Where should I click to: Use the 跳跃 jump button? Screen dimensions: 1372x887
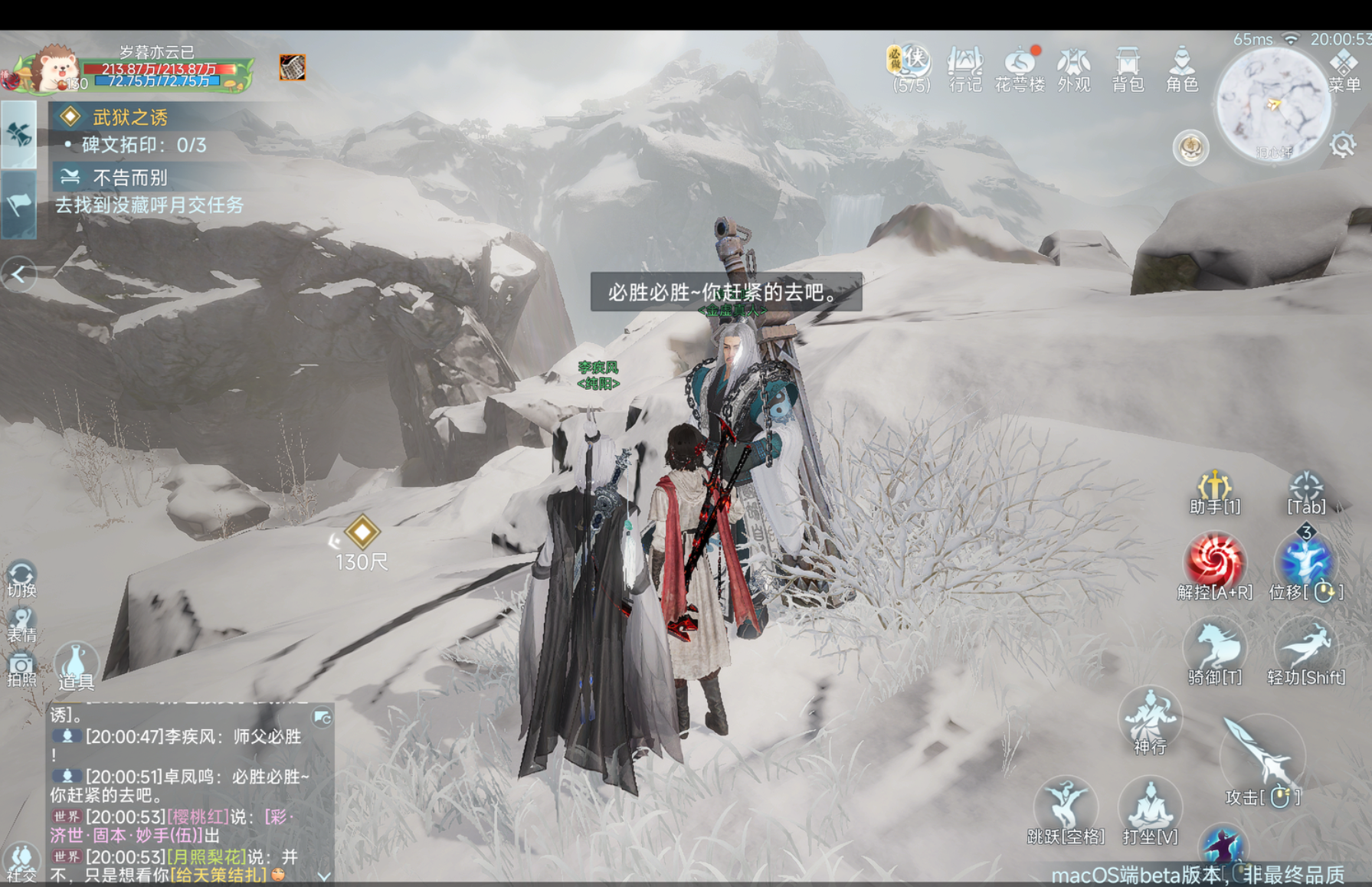pos(1066,808)
